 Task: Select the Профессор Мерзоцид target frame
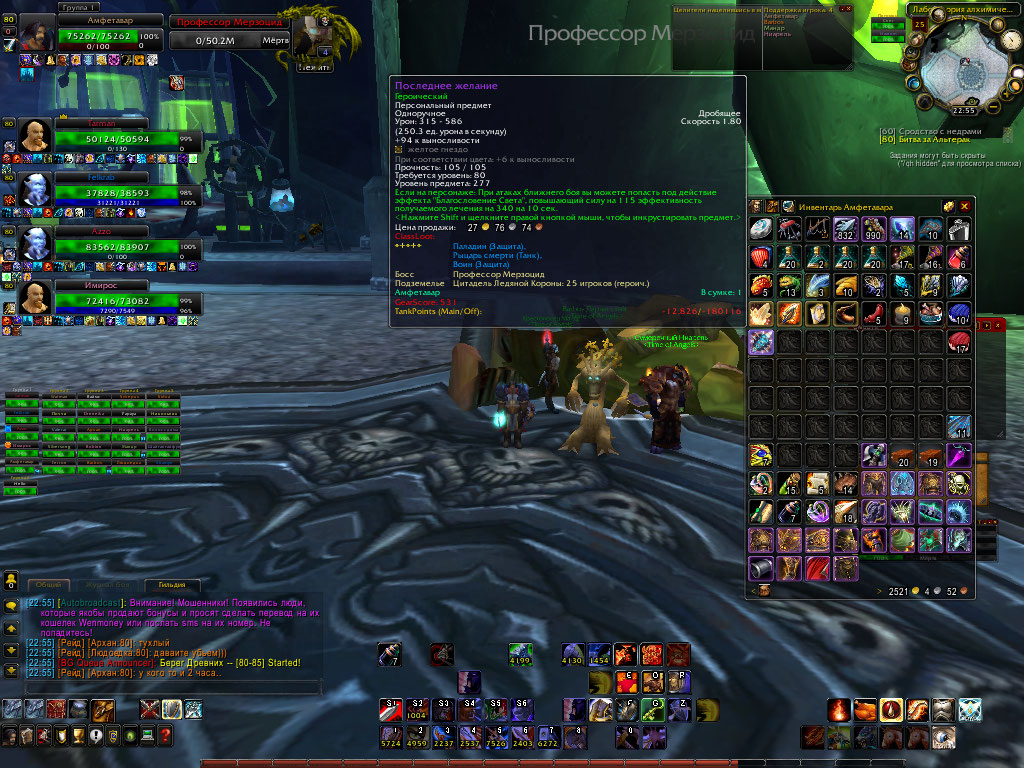pyautogui.click(x=230, y=21)
